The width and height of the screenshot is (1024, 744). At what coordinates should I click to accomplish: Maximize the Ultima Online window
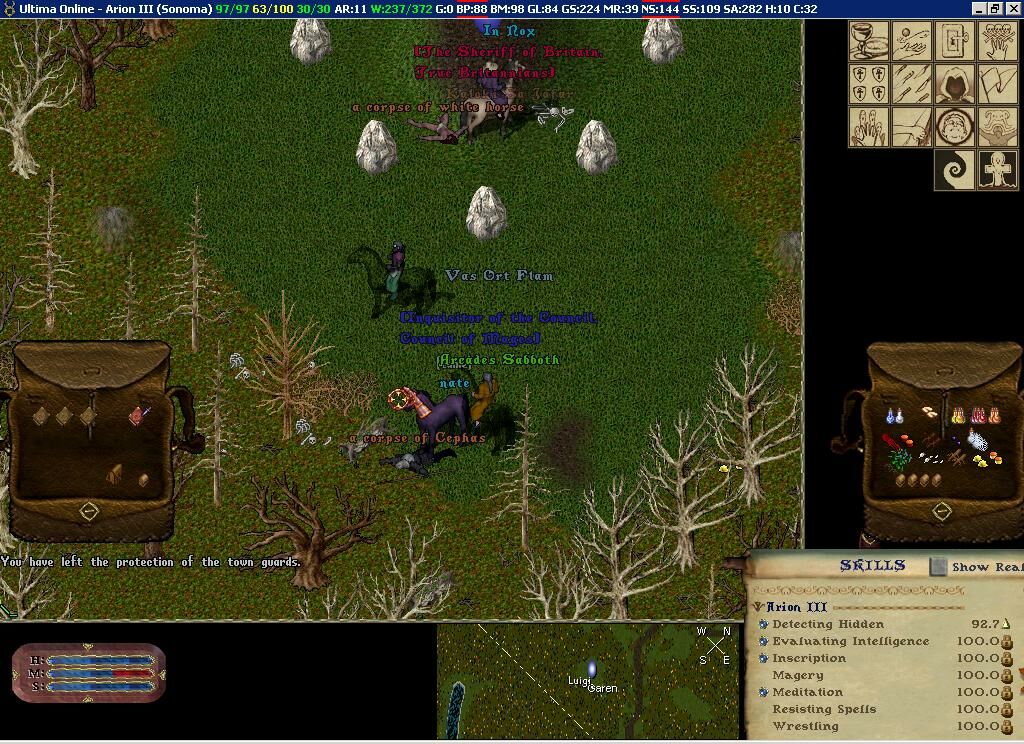point(995,8)
